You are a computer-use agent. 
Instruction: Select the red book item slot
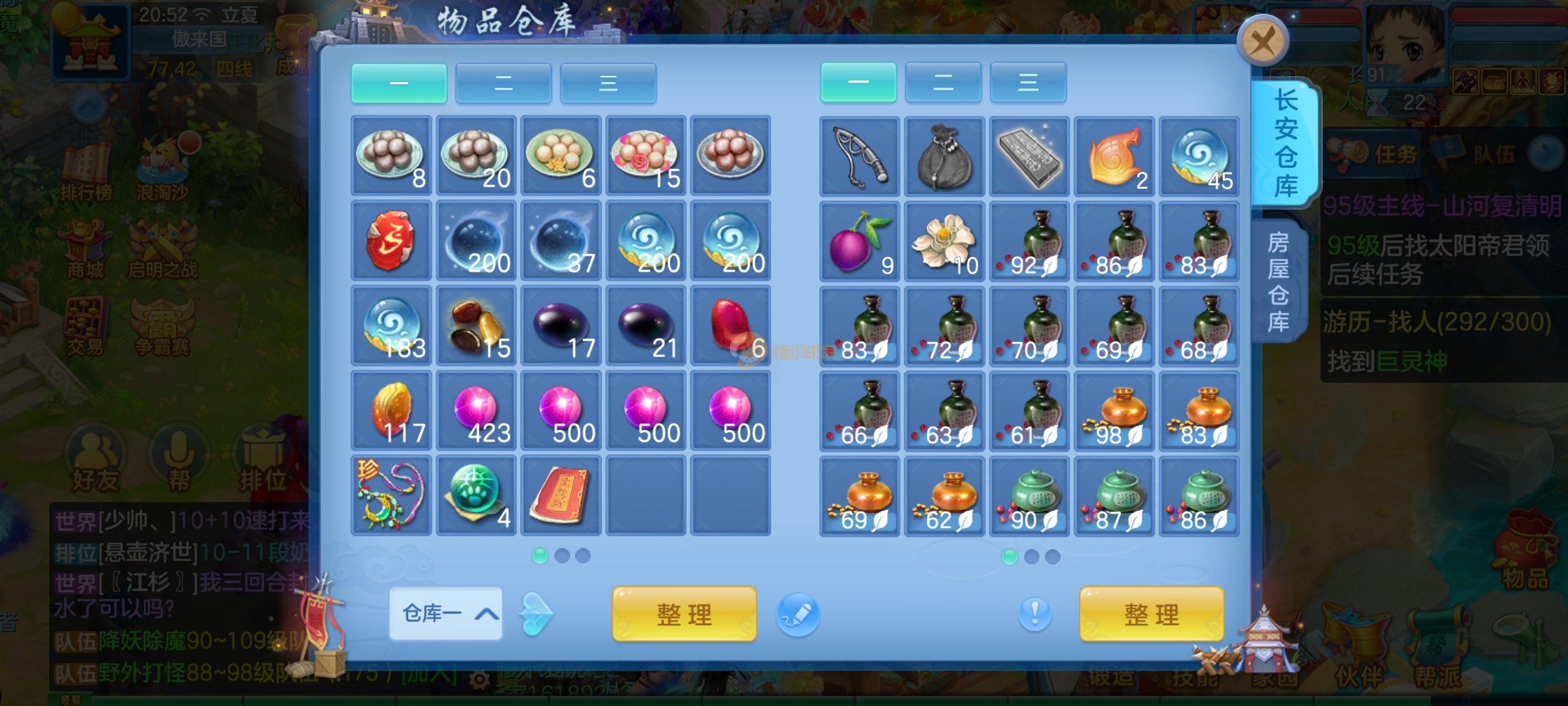(x=561, y=496)
